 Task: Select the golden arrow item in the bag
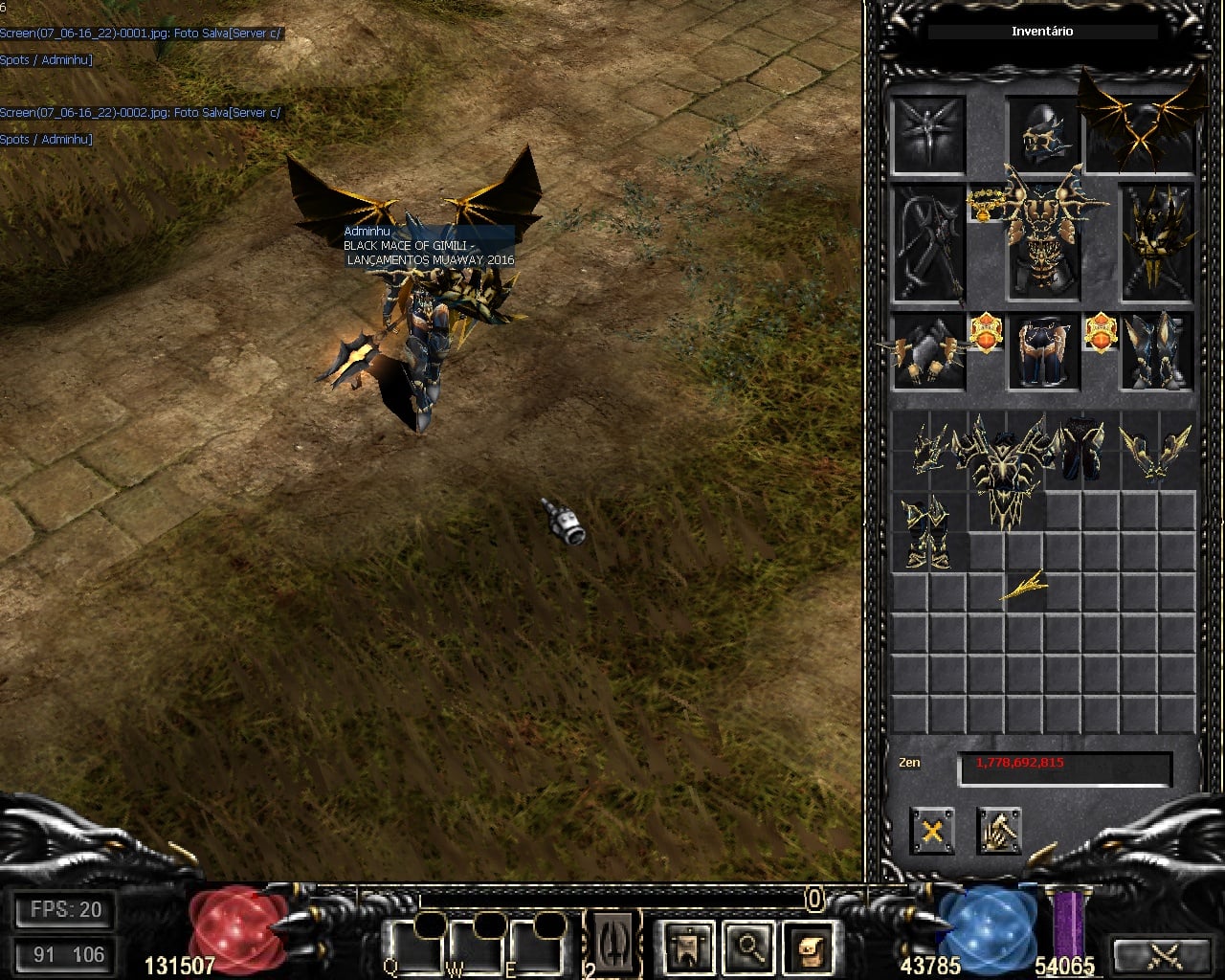pos(1024,586)
